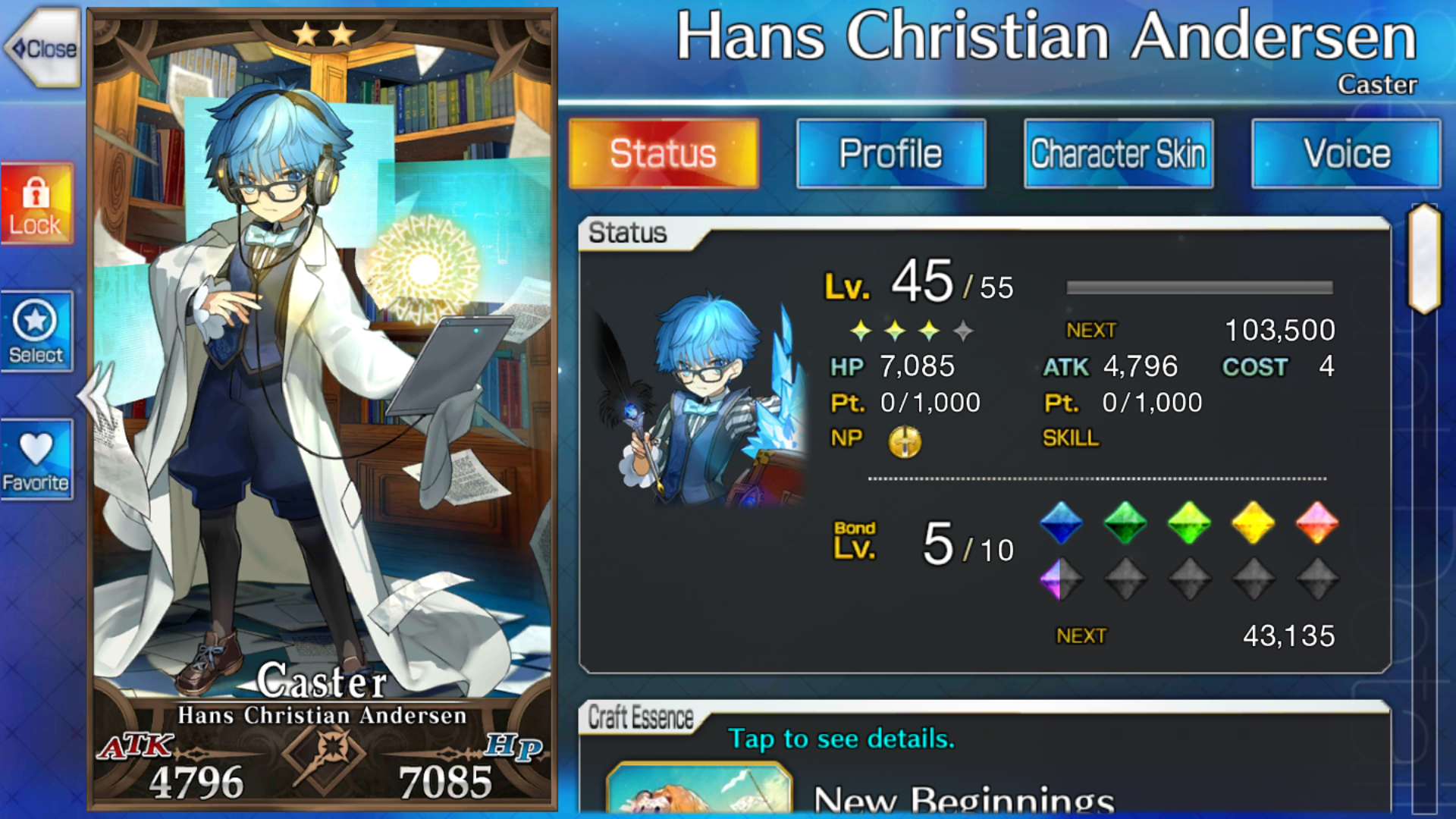Switch to the Voice tab

tap(1346, 154)
